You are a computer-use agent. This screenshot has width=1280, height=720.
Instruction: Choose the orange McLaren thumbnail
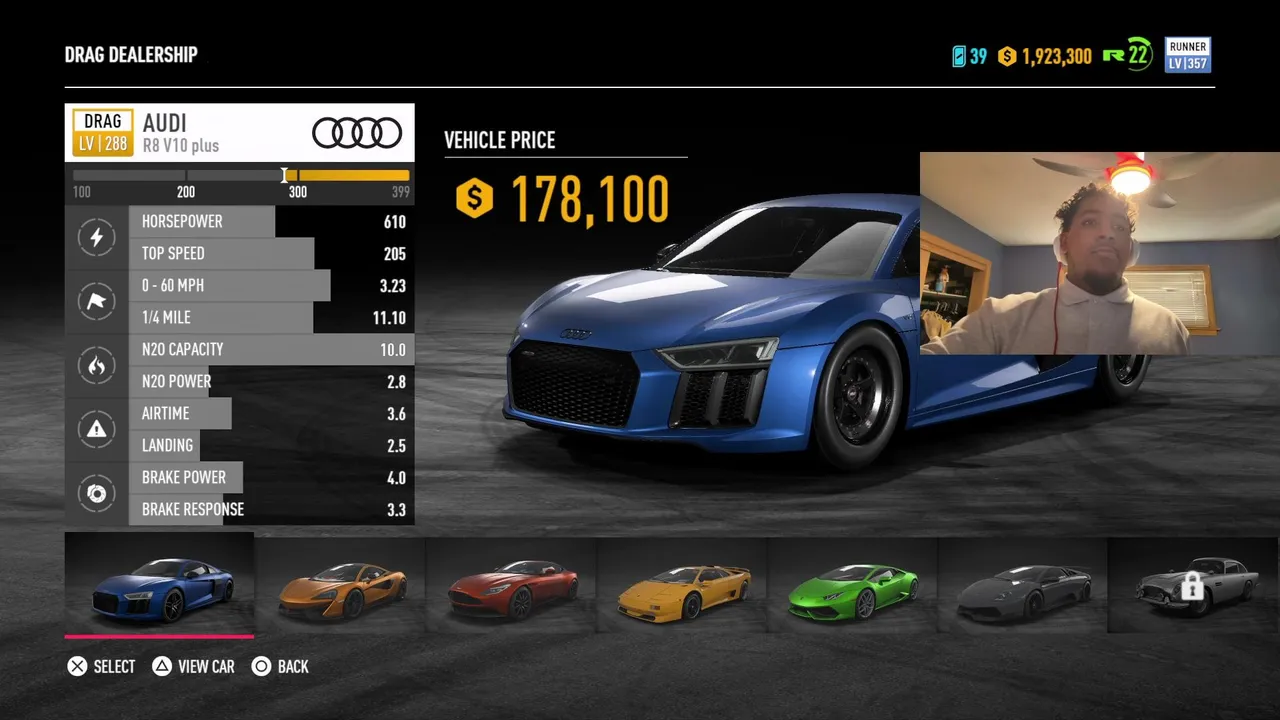(x=341, y=587)
